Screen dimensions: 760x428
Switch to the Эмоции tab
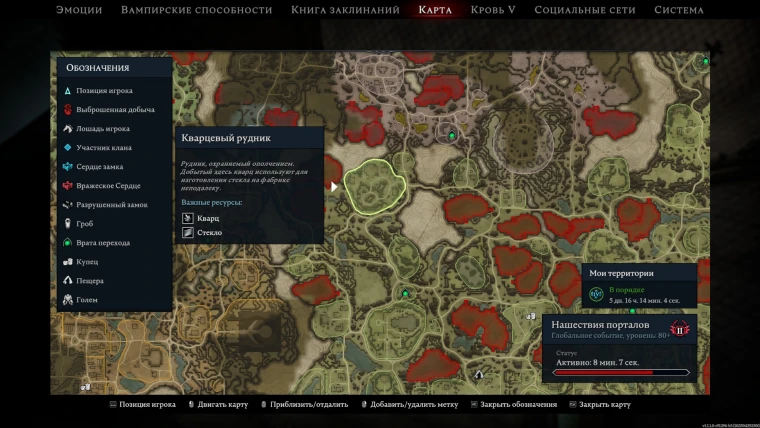79,10
